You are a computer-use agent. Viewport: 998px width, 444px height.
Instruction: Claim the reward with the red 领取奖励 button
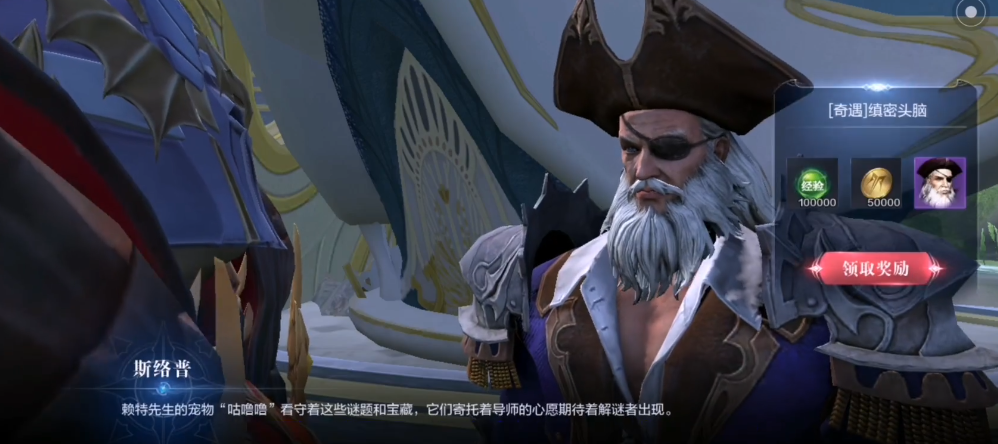[877, 268]
